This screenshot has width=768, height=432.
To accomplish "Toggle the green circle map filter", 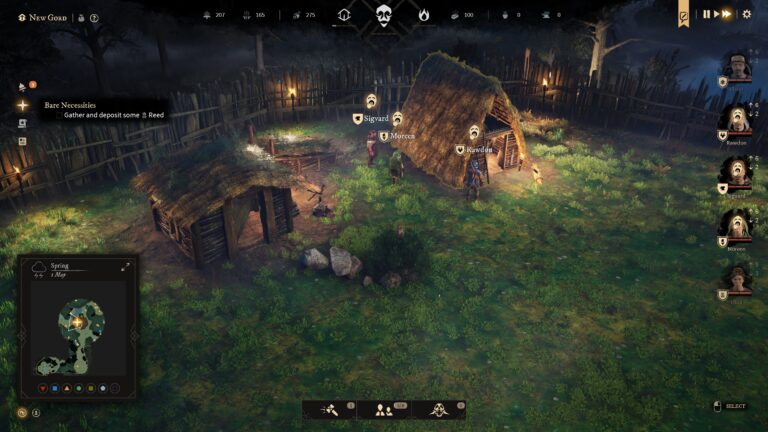I will point(78,388).
